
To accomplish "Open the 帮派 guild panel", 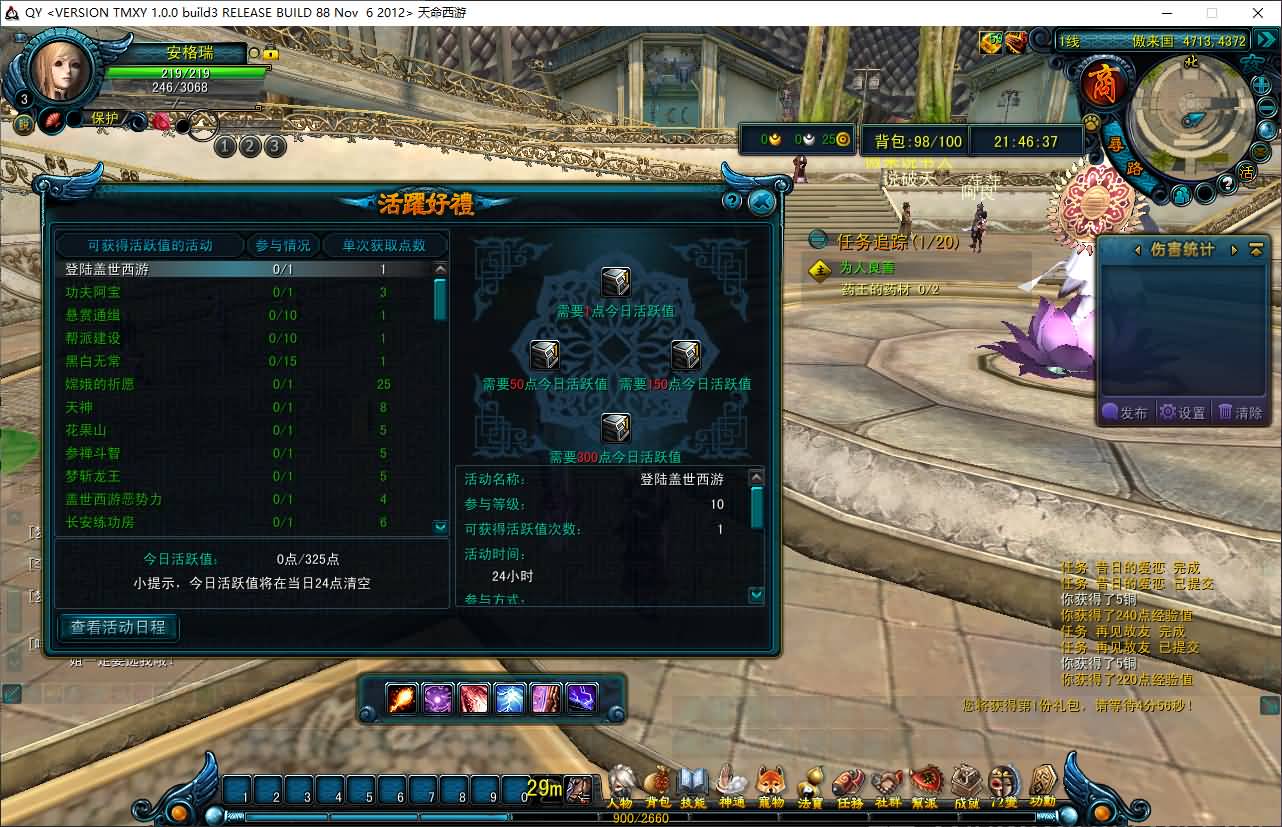I will (x=925, y=784).
